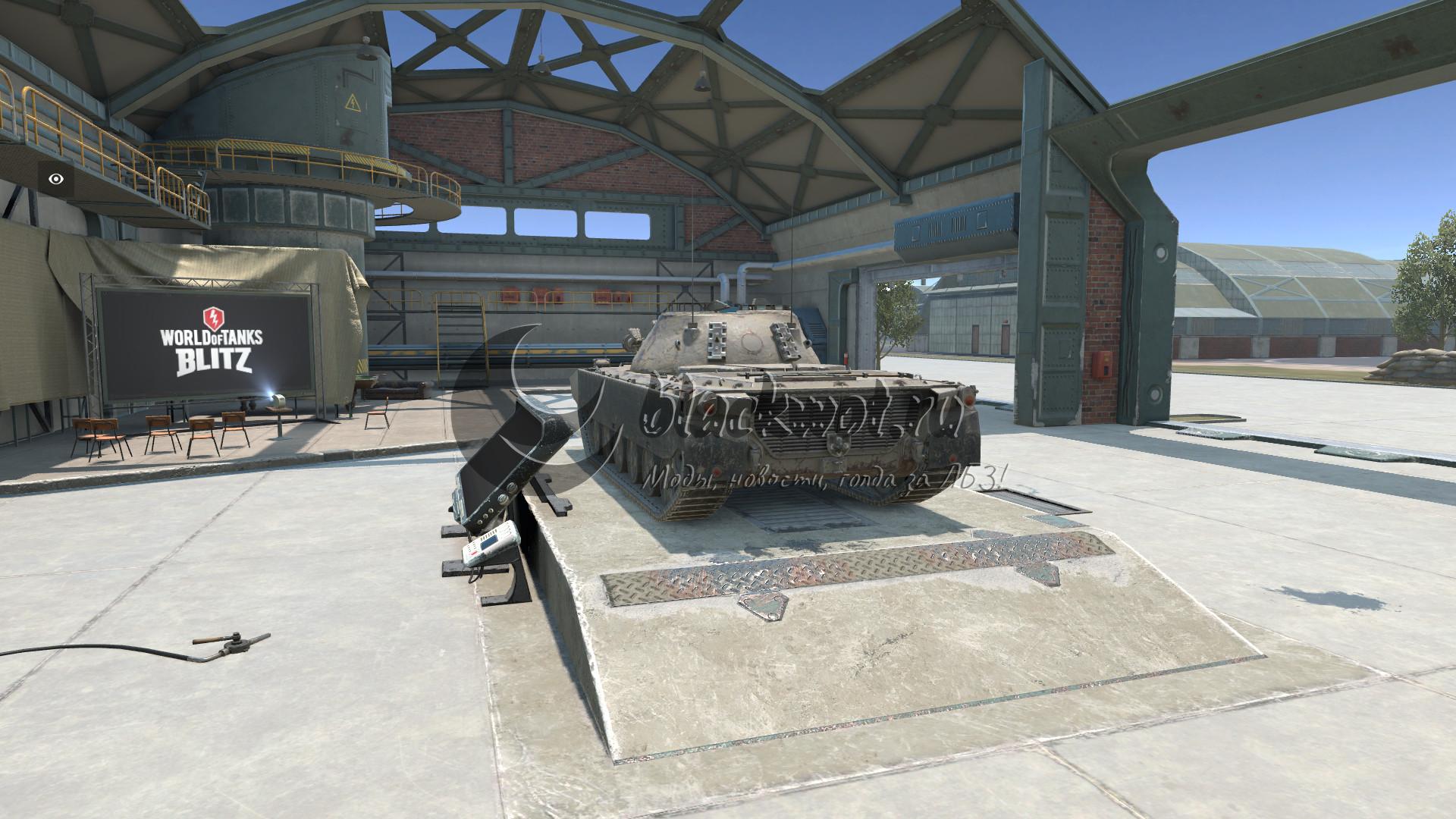
Task: Toggle the eye icon to show interface
Action: click(x=56, y=180)
